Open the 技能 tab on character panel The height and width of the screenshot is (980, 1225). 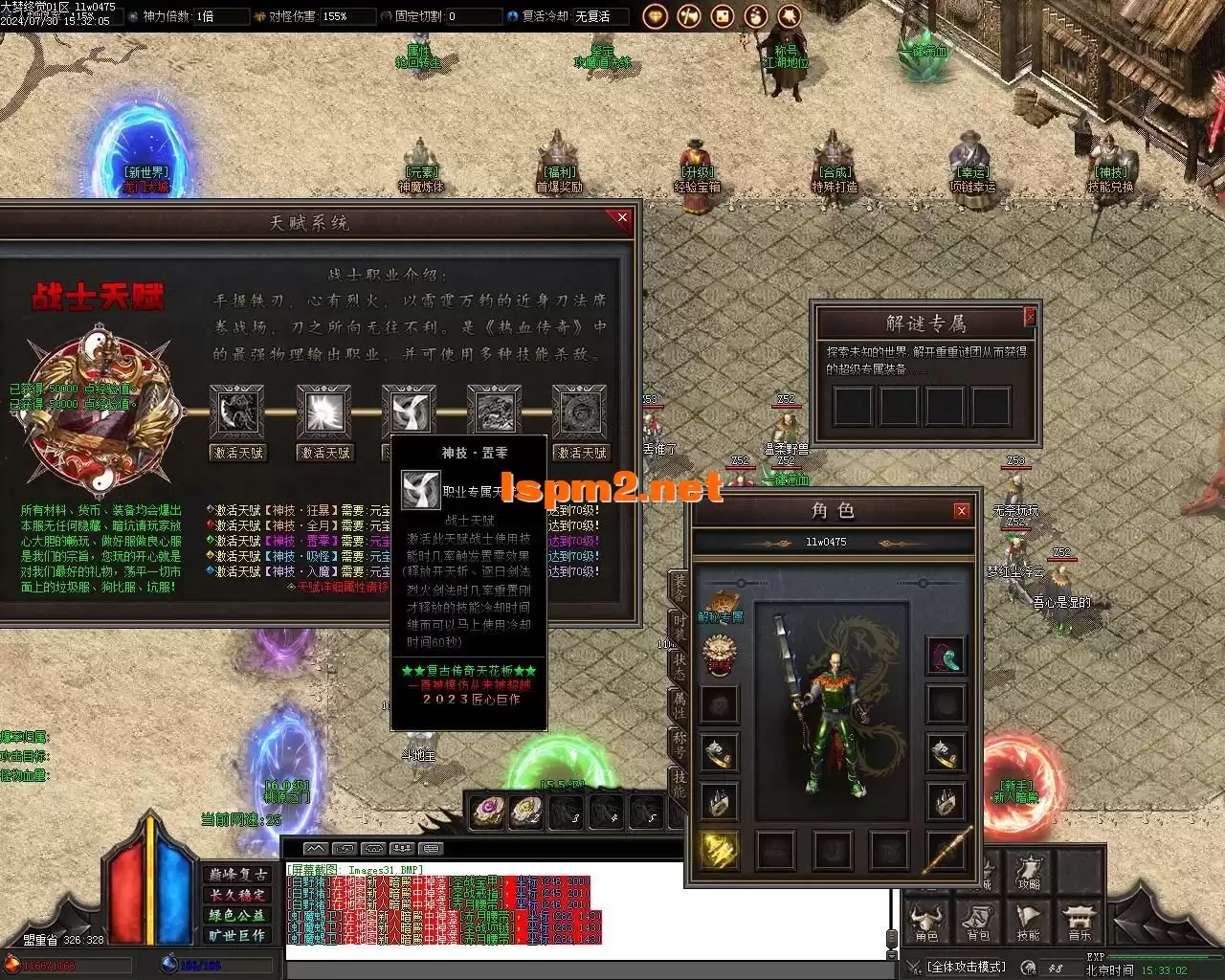(x=678, y=783)
